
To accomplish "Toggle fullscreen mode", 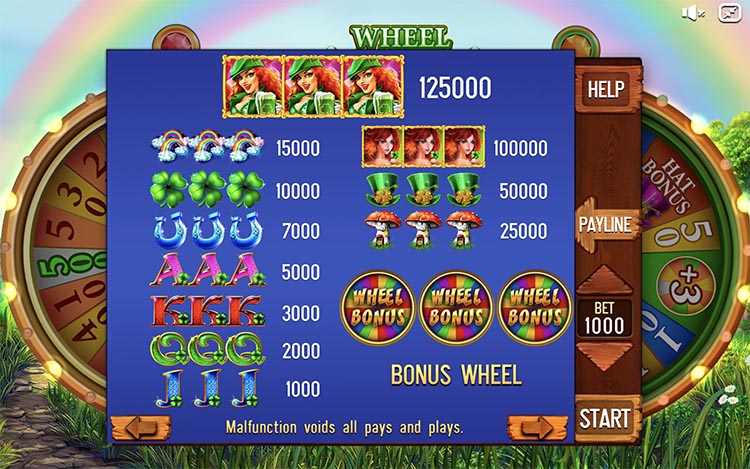I will pyautogui.click(x=730, y=12).
